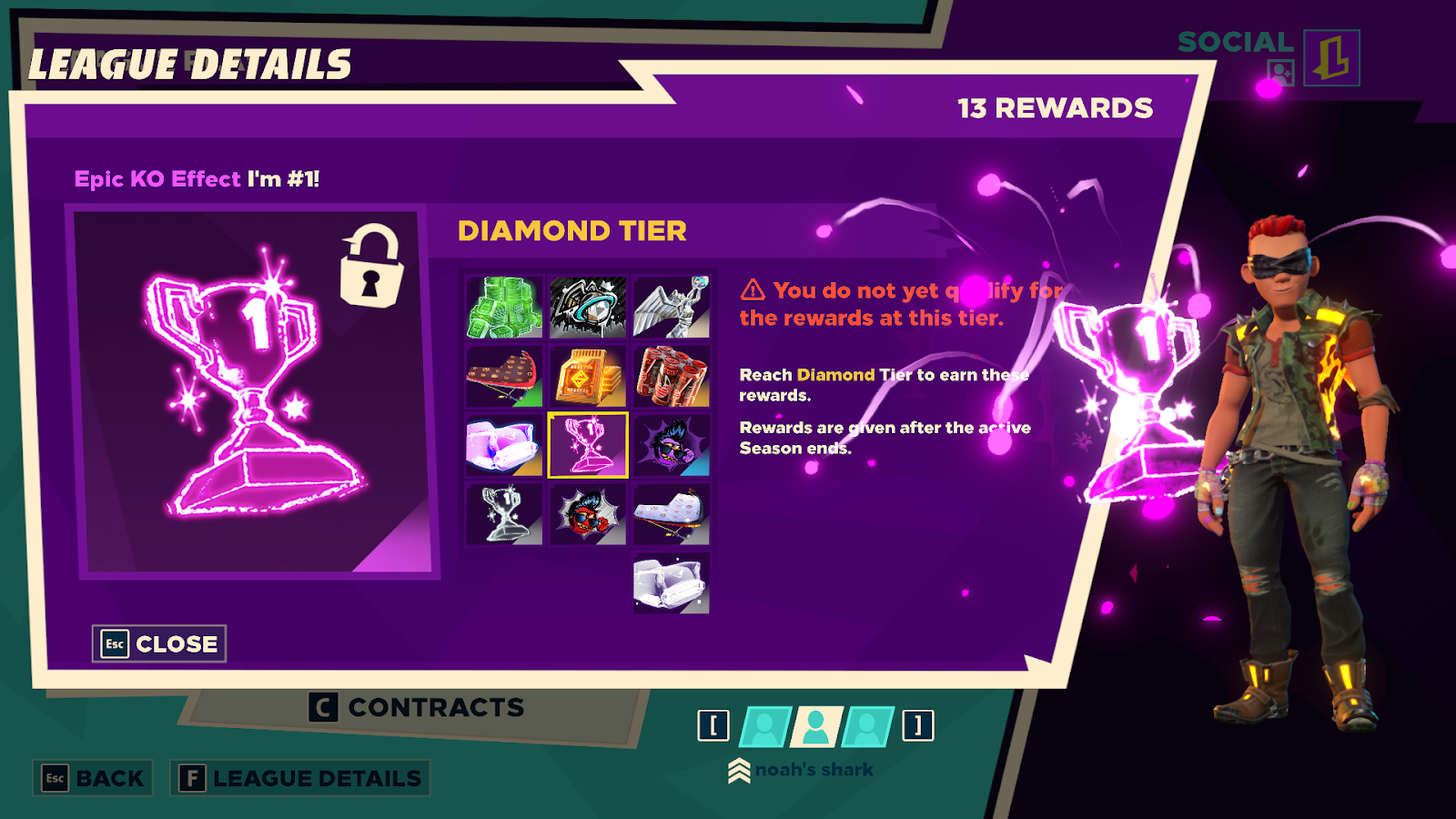Select the highlighted pink trophy KO effect
The image size is (1456, 819).
click(x=588, y=445)
